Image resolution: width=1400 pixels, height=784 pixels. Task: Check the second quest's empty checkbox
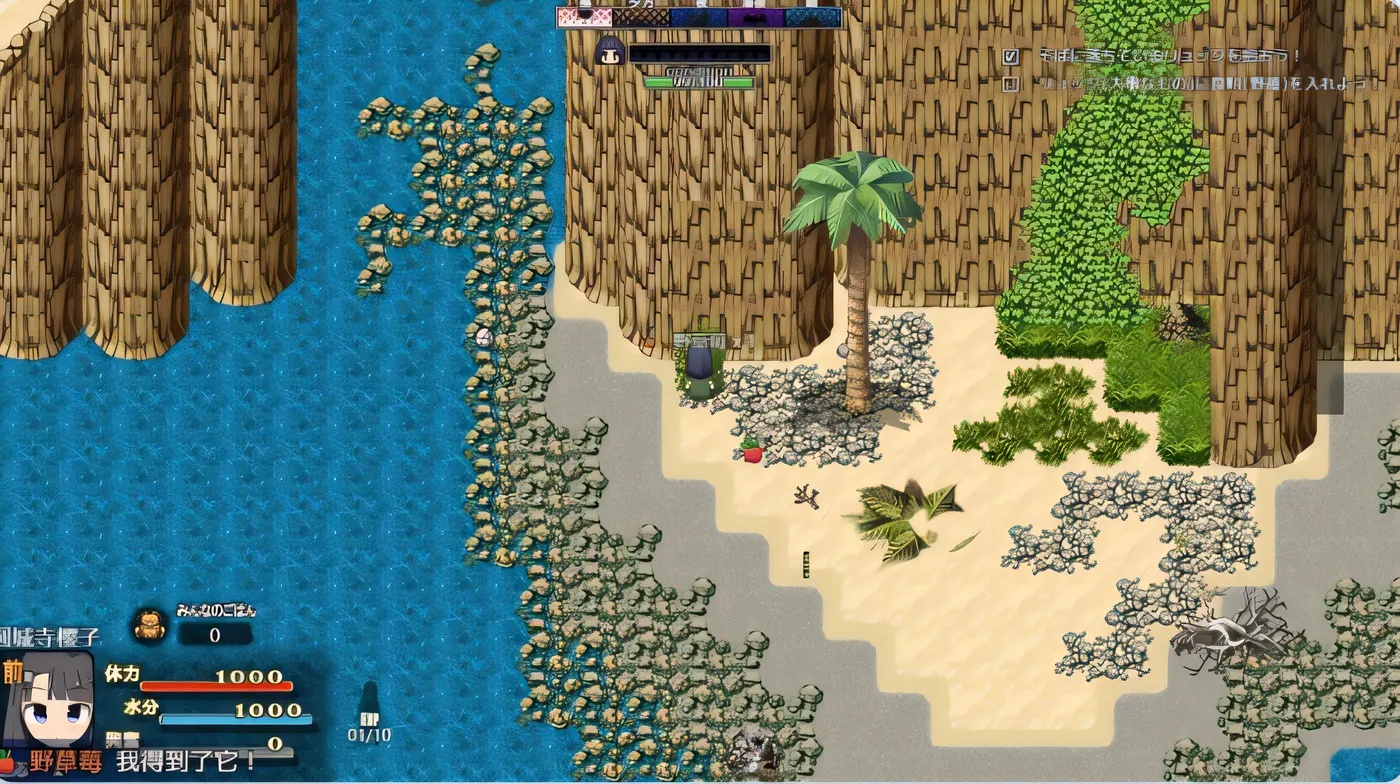(x=1011, y=85)
